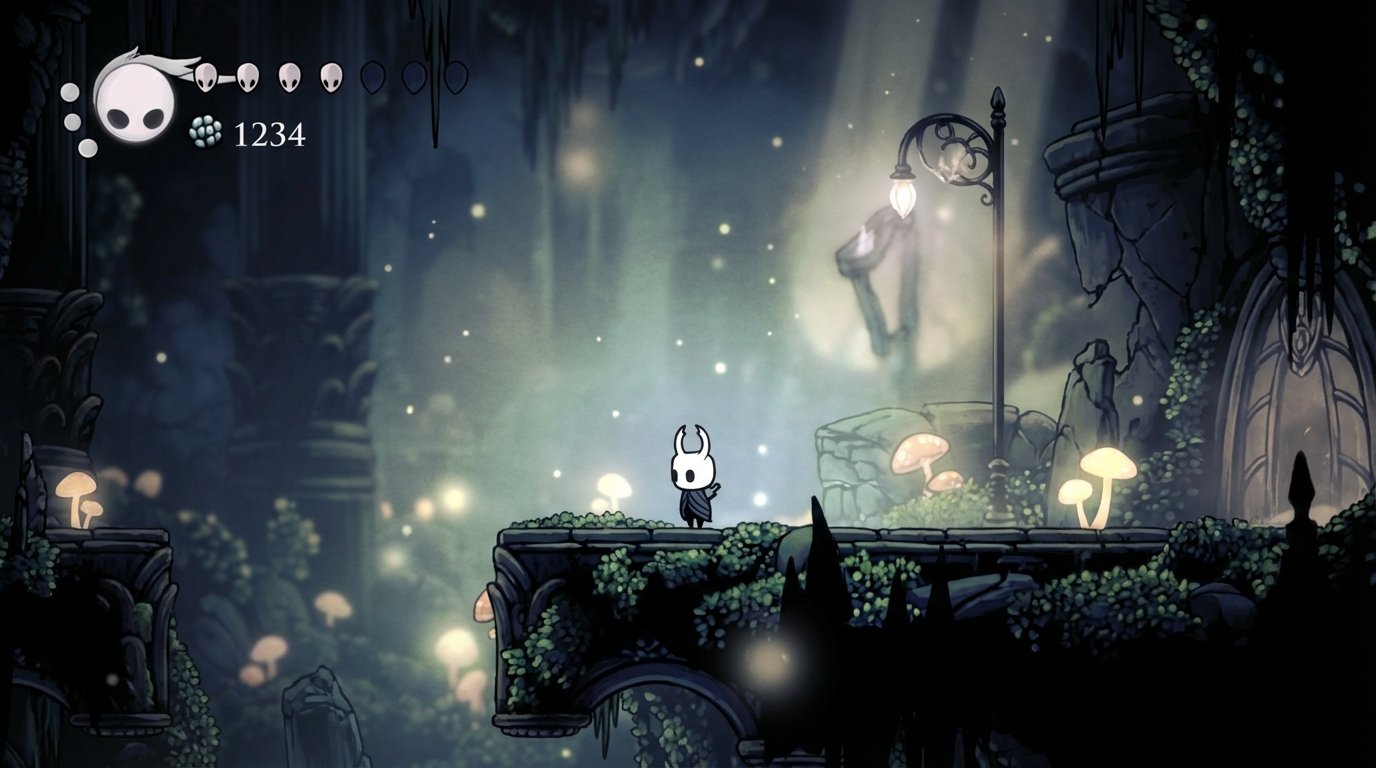Click the third empty notch outline
The width and height of the screenshot is (1376, 768).
[458, 75]
